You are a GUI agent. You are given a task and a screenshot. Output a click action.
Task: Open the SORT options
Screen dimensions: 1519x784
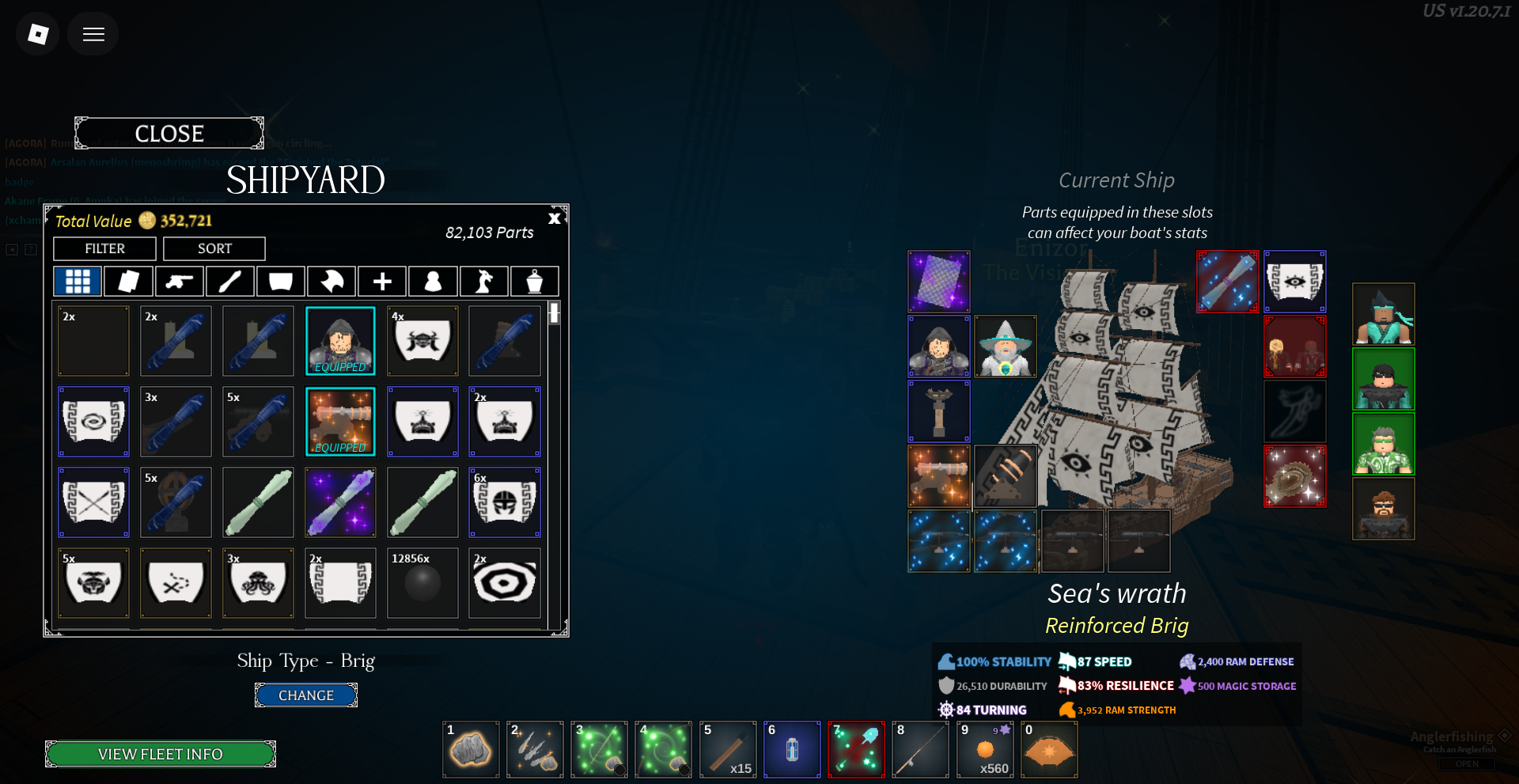[214, 248]
